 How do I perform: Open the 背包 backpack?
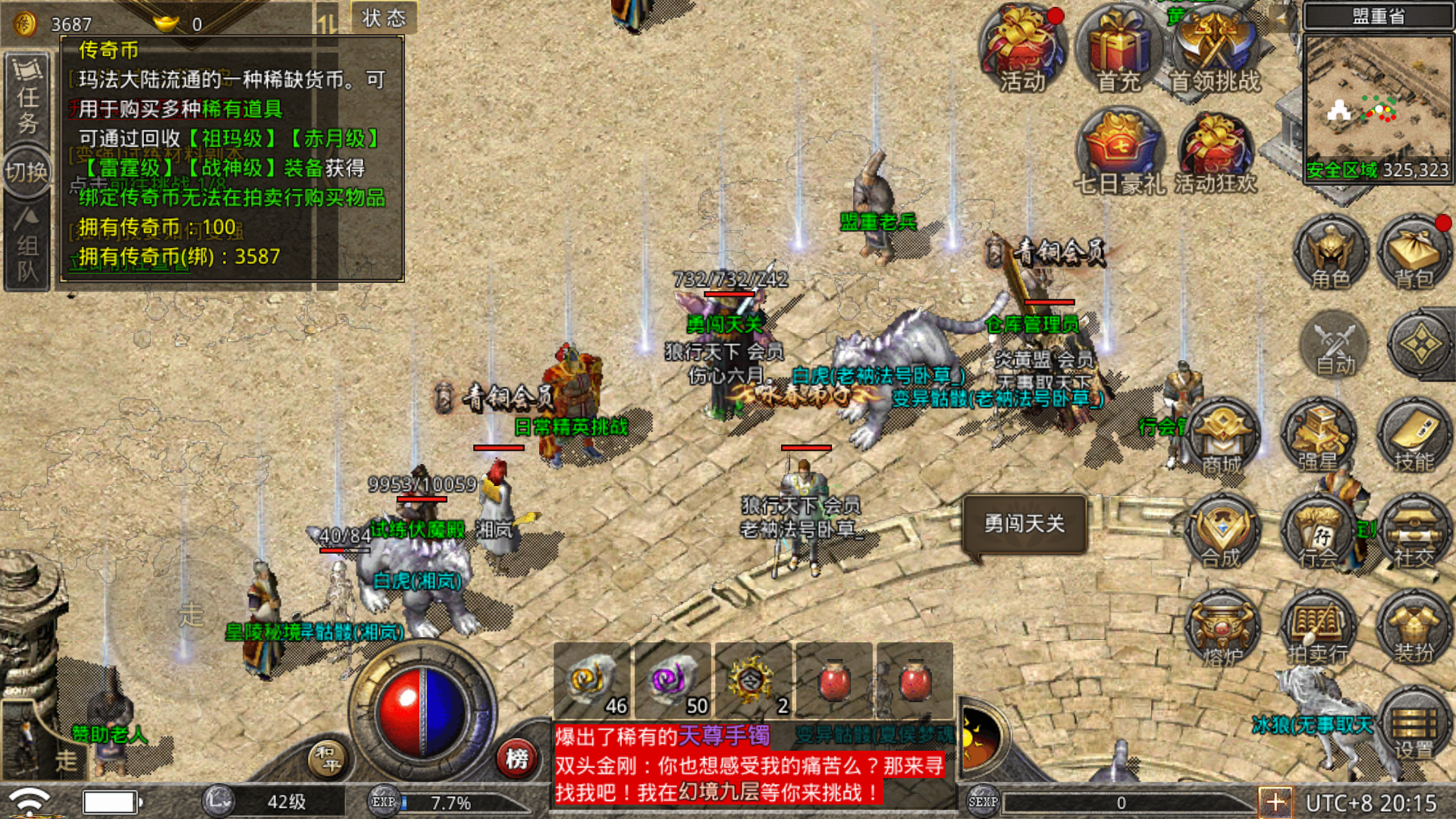coord(1414,254)
